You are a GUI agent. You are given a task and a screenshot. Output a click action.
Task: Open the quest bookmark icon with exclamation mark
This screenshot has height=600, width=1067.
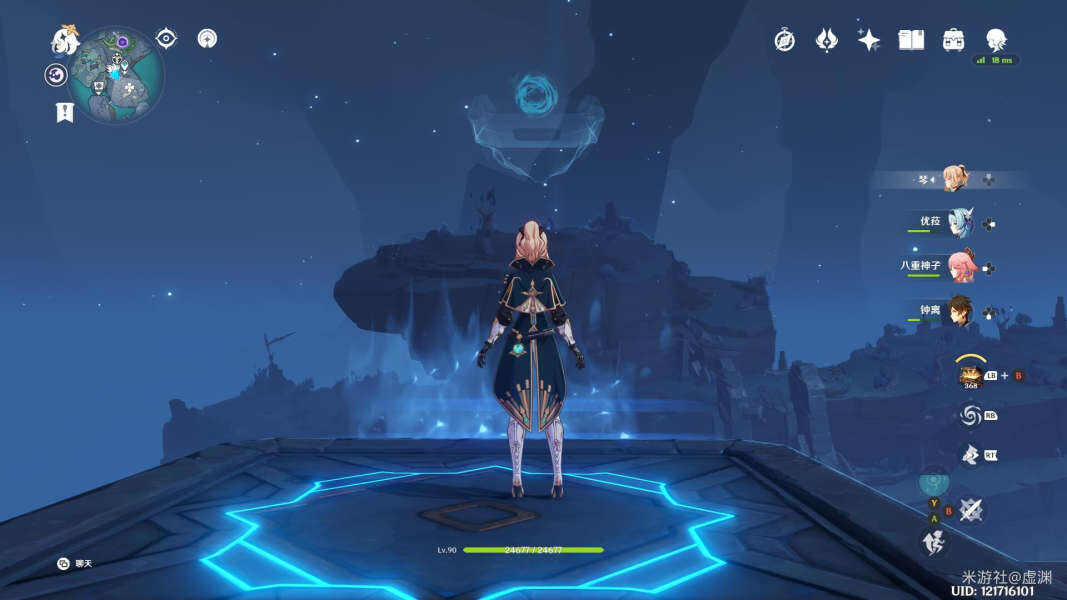[65, 112]
